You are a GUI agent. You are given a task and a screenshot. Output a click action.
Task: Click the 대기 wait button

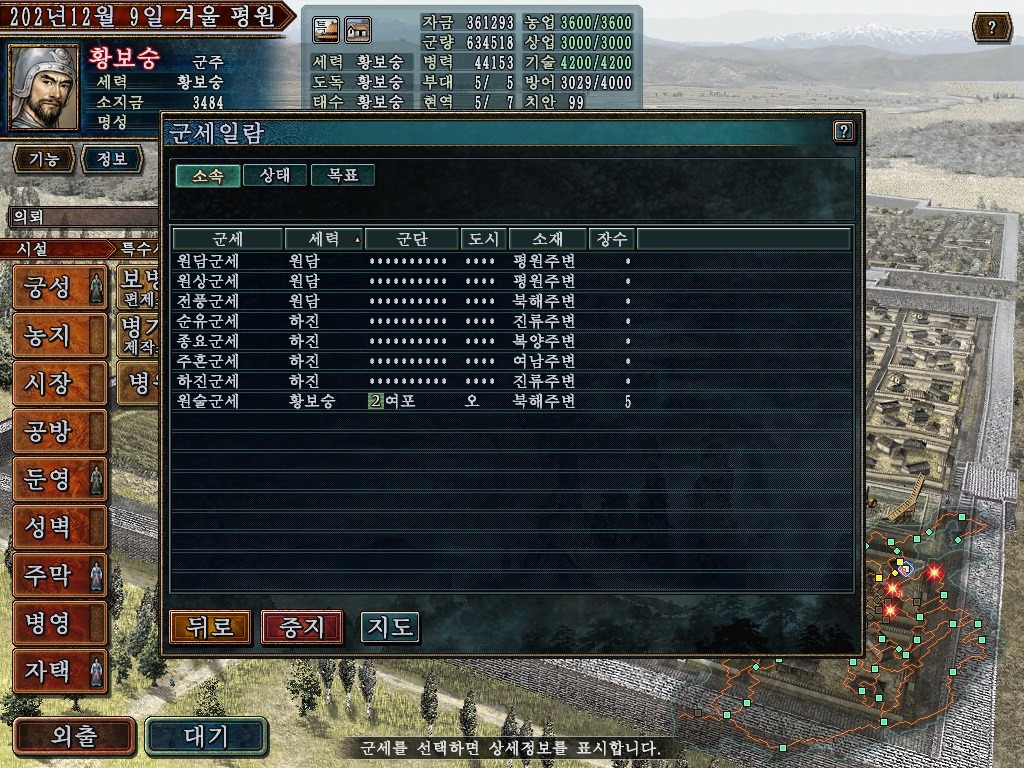click(x=206, y=737)
